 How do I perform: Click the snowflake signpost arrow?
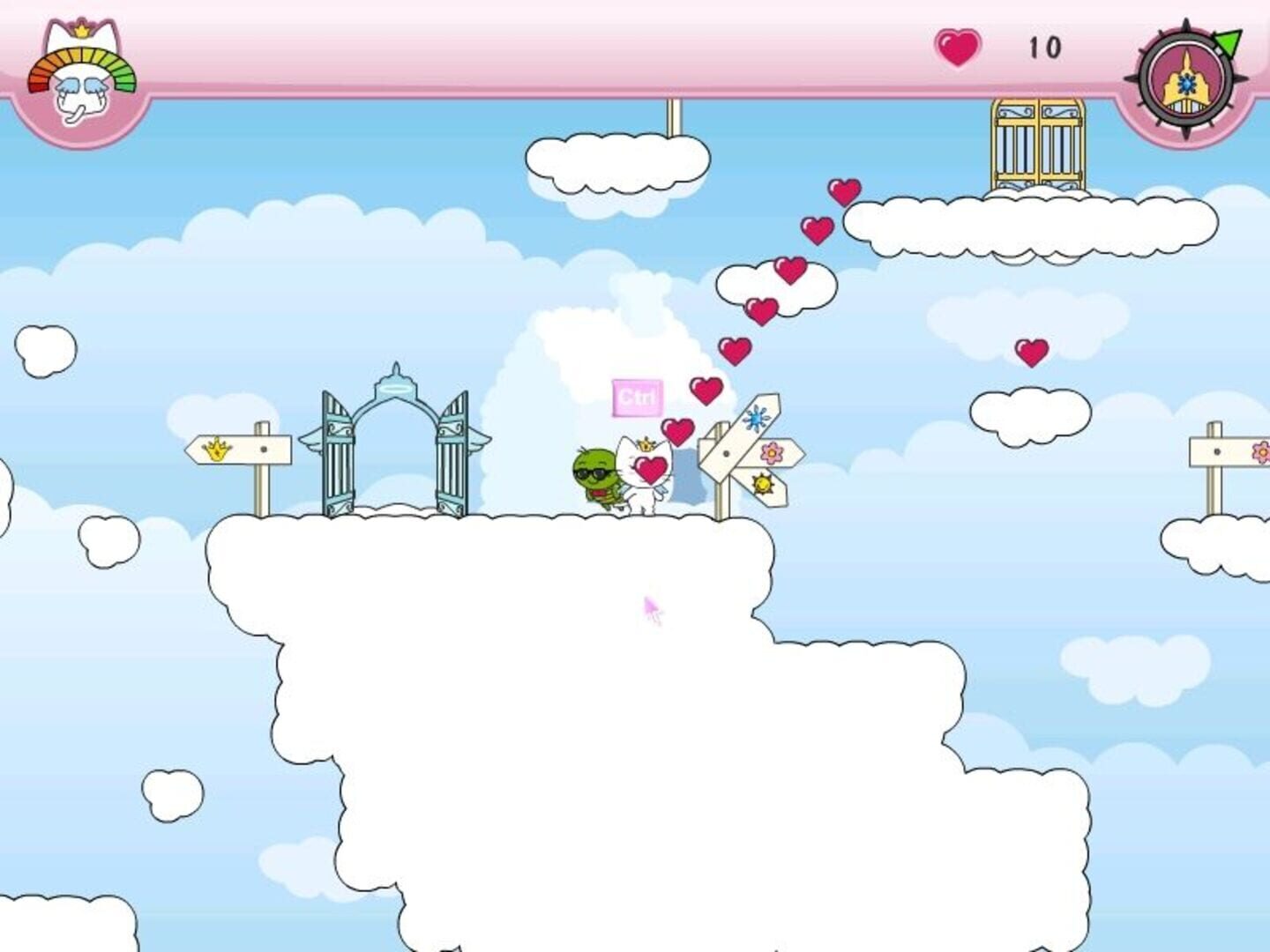pos(755,417)
